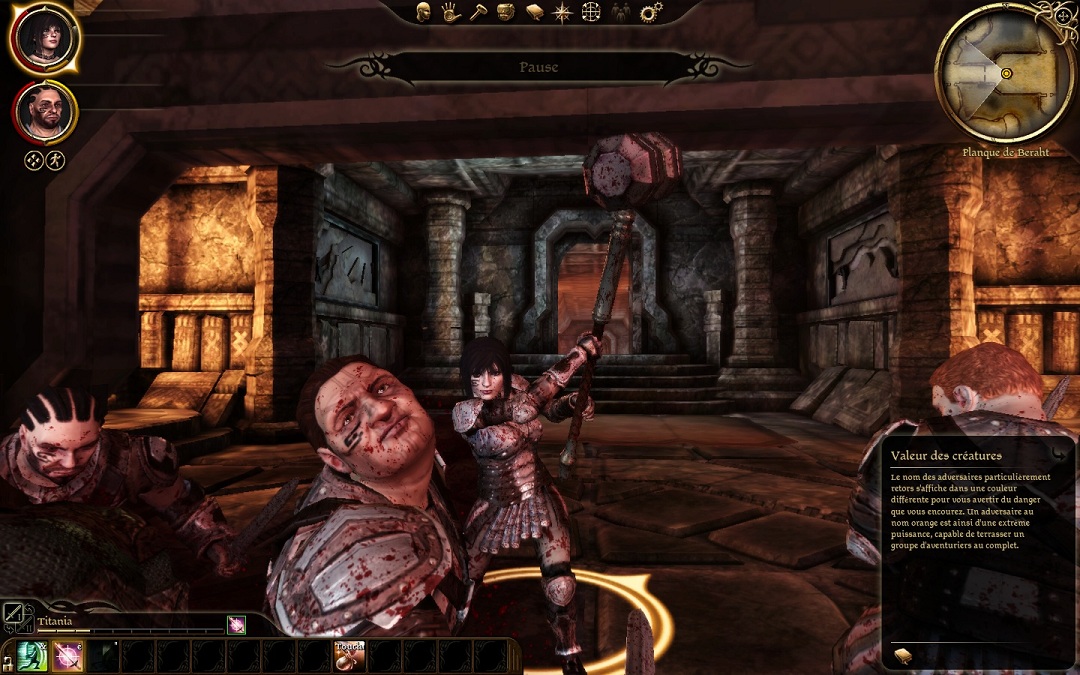This screenshot has height=675, width=1080.
Task: Open the book icon in tutorial panel
Action: 902,655
